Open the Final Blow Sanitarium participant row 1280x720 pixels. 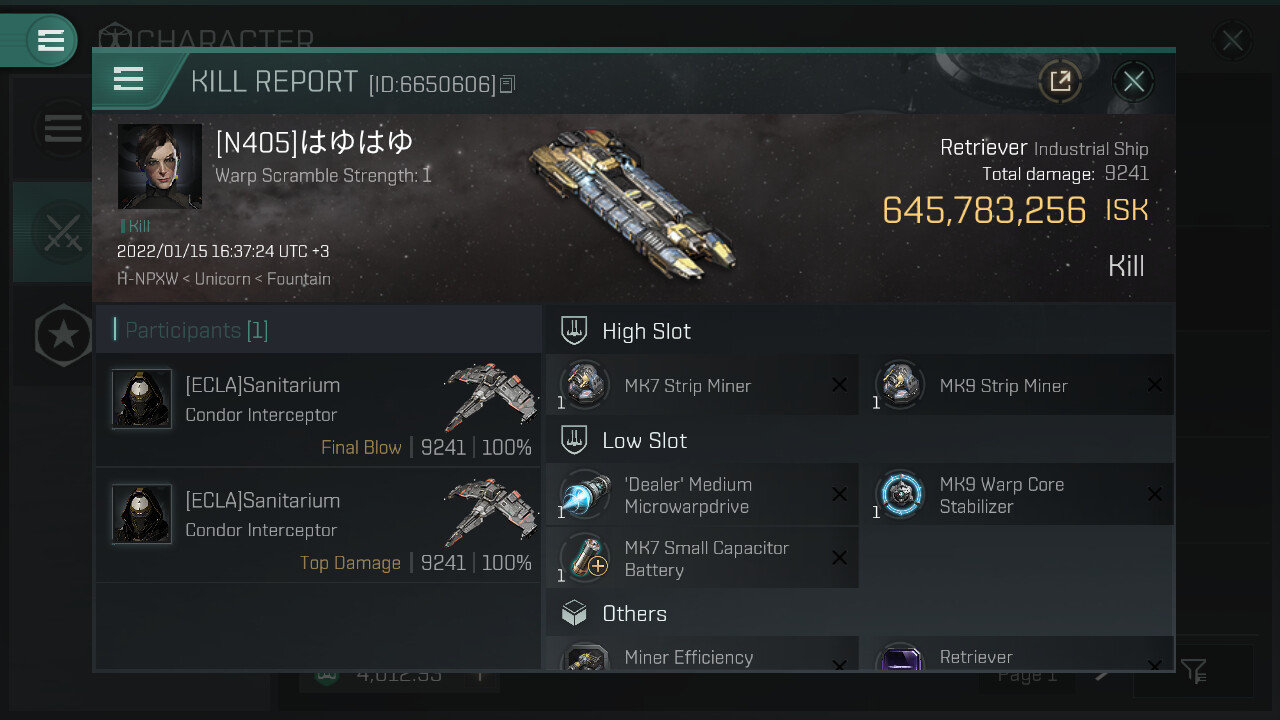click(x=318, y=411)
